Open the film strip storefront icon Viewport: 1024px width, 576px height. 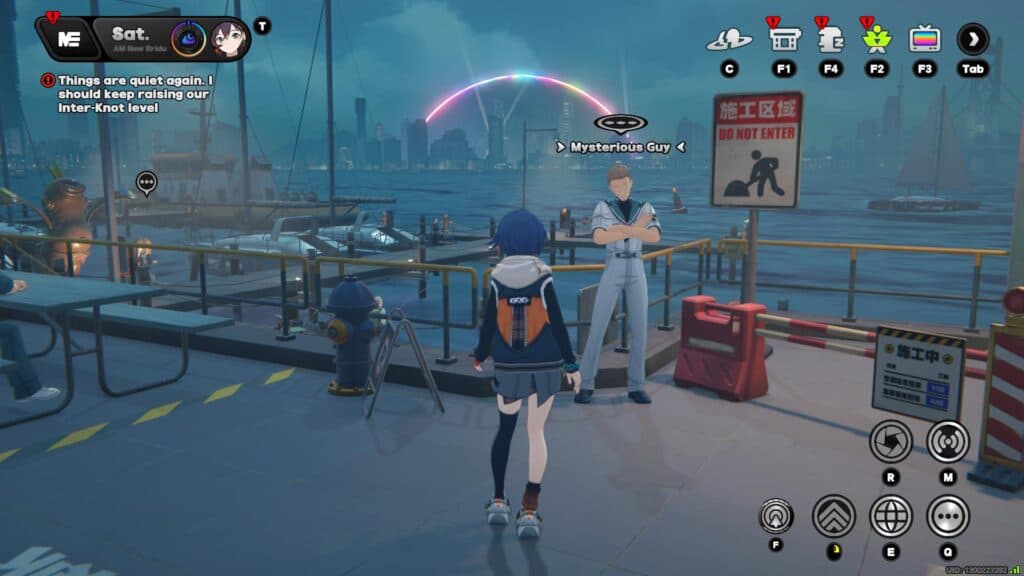click(x=783, y=40)
